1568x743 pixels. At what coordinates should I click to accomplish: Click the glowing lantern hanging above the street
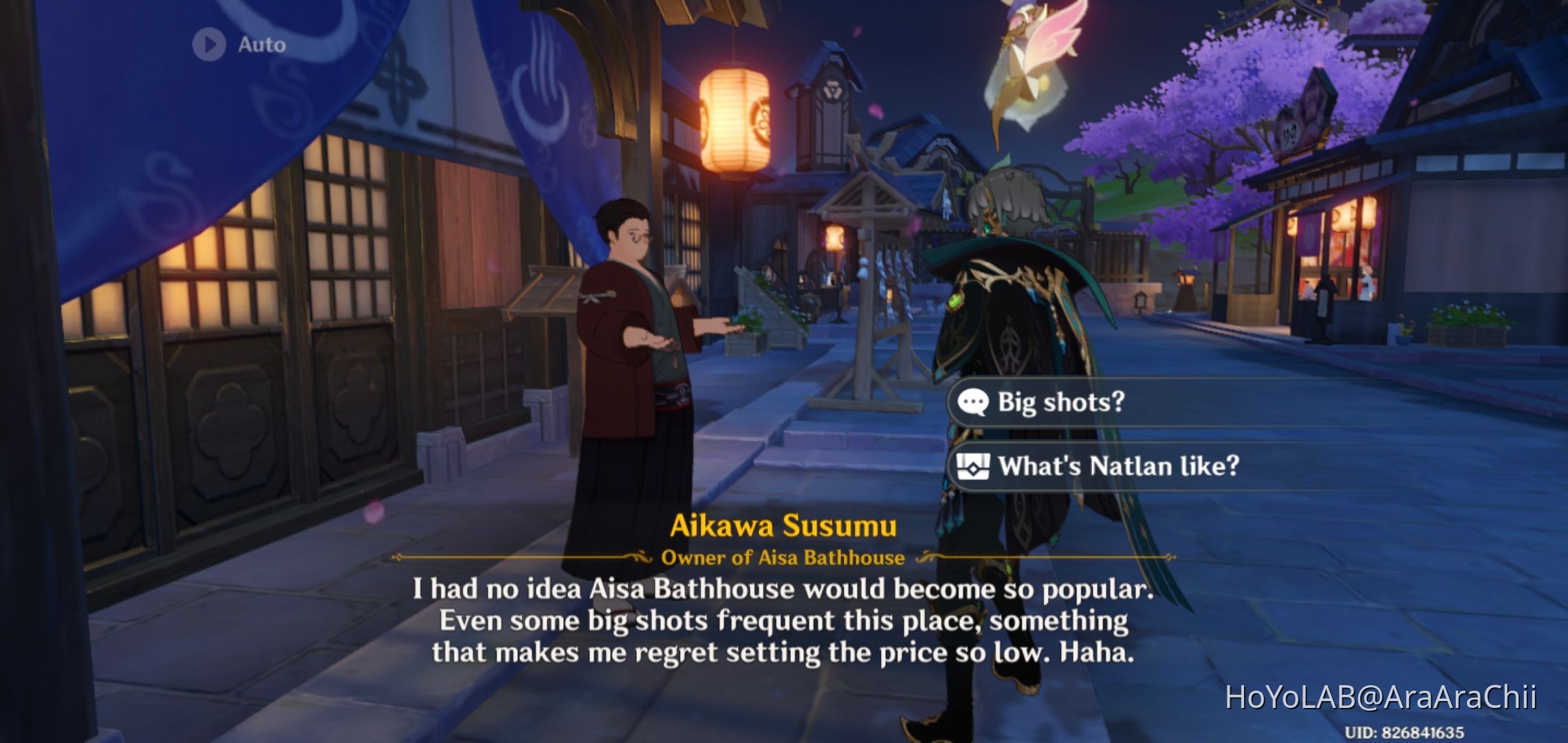pos(734,120)
